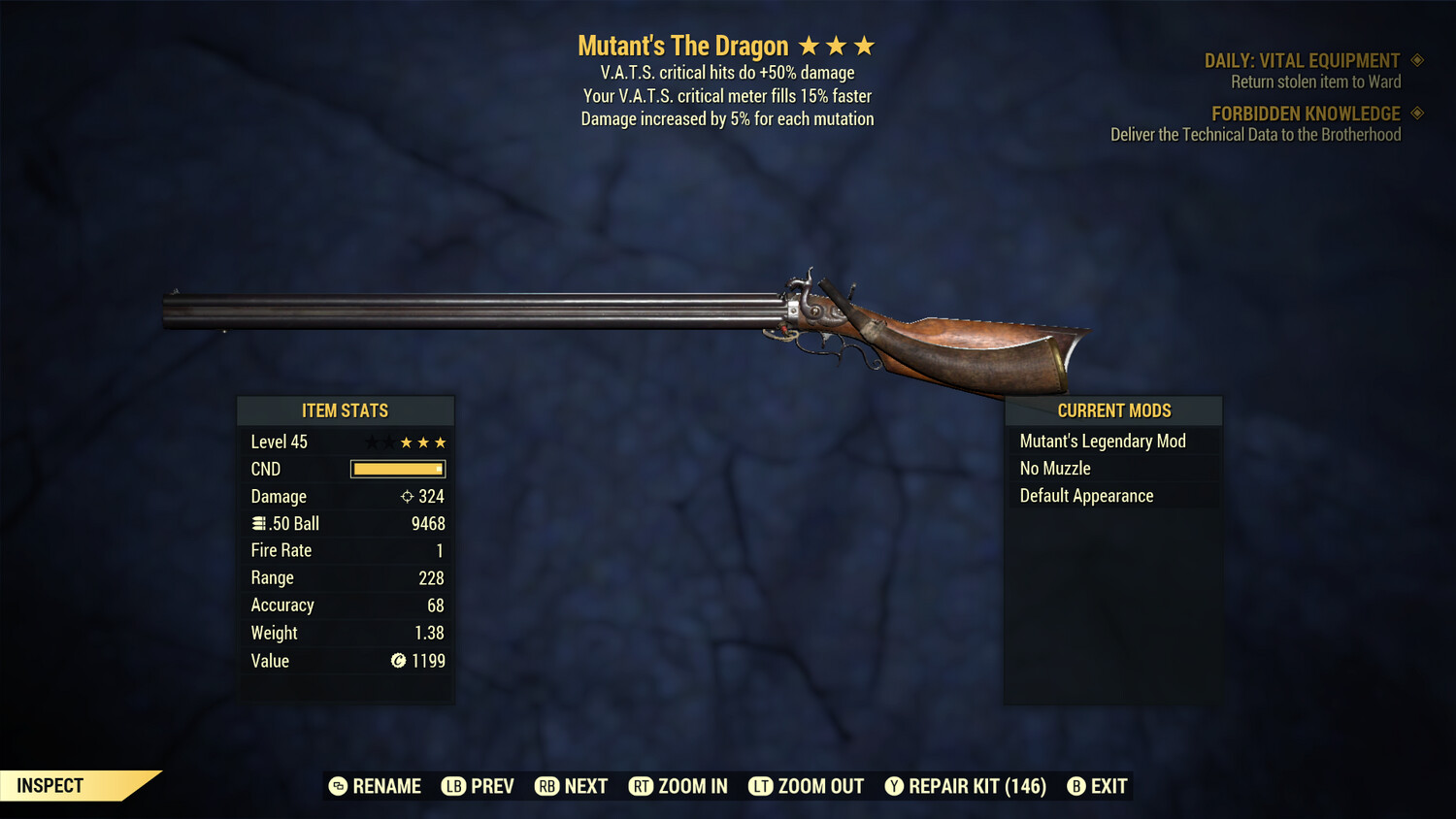Select the .50 Ball ammo icon
Viewport: 1456px width, 819px height.
click(x=258, y=523)
